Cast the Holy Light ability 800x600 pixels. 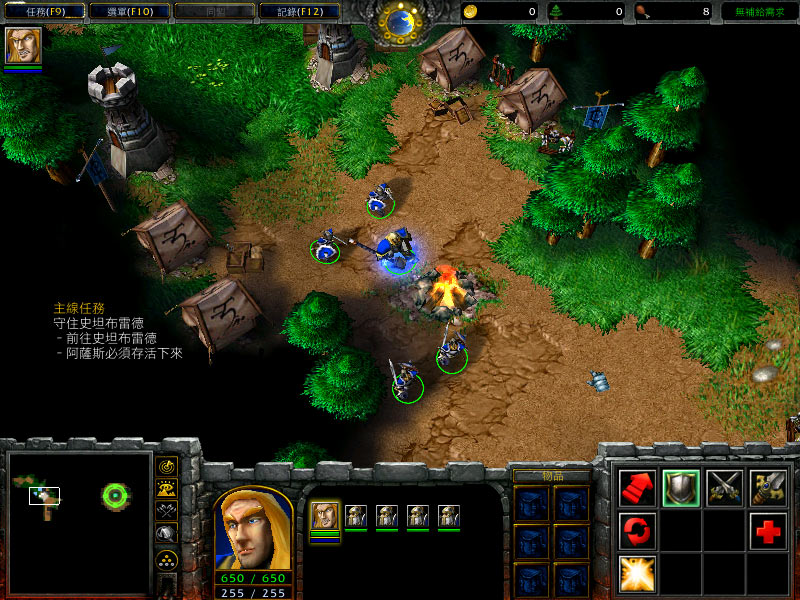pyautogui.click(x=638, y=573)
